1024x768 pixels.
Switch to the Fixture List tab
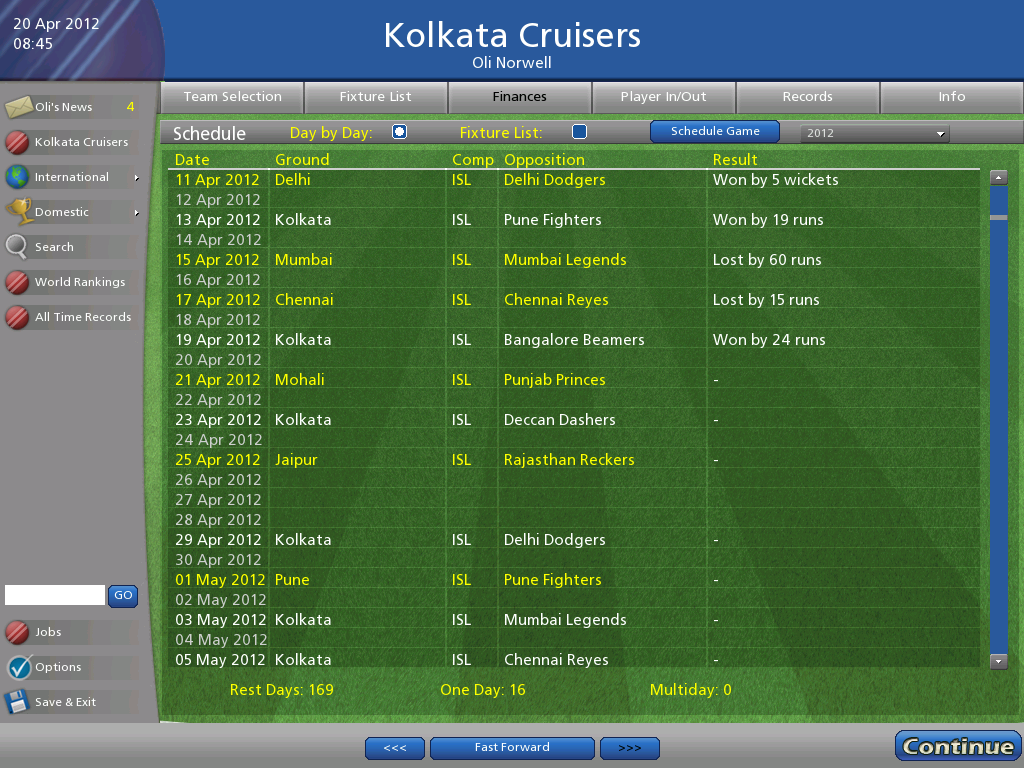pos(376,97)
